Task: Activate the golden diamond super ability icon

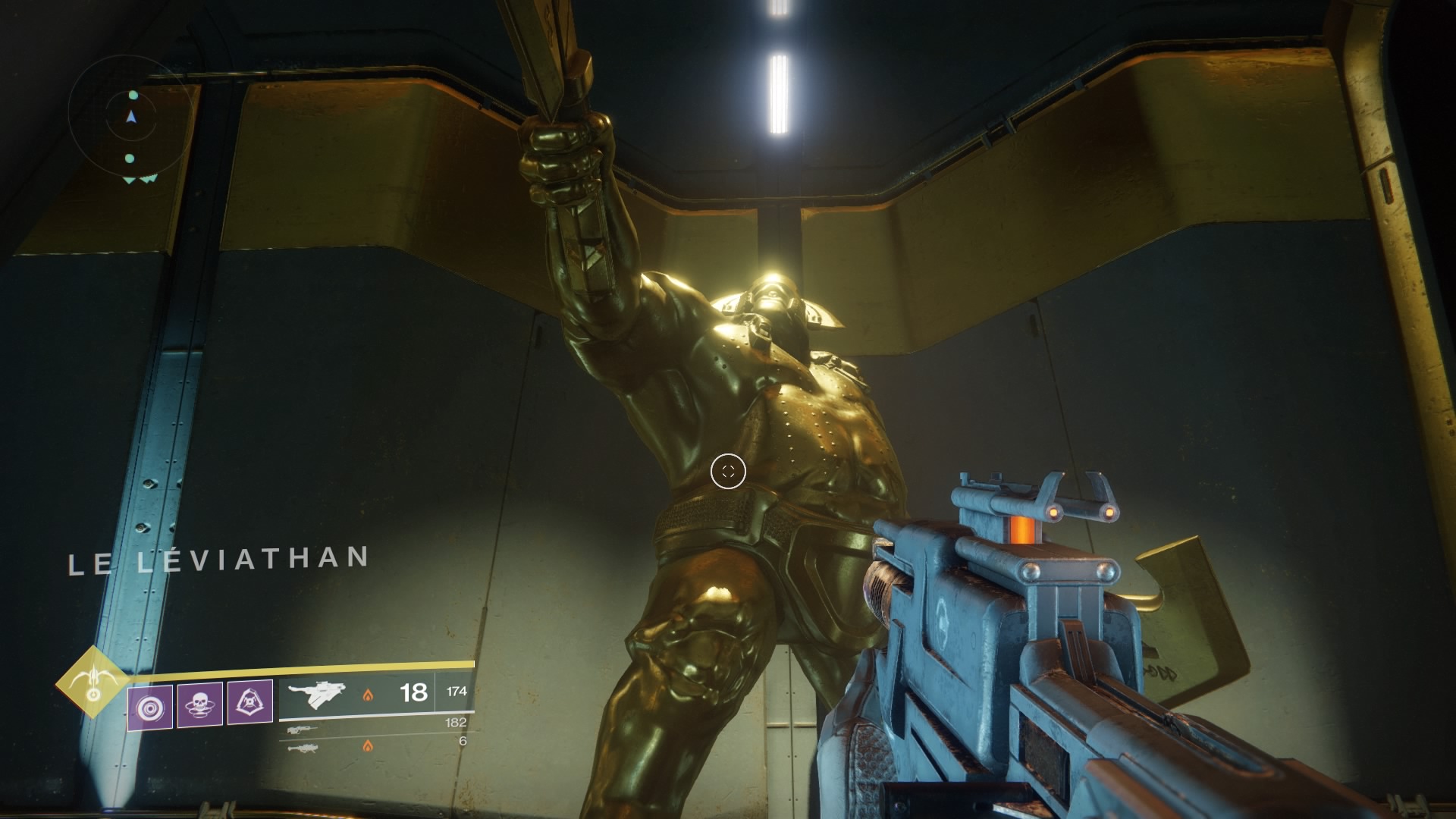Action: pyautogui.click(x=93, y=681)
